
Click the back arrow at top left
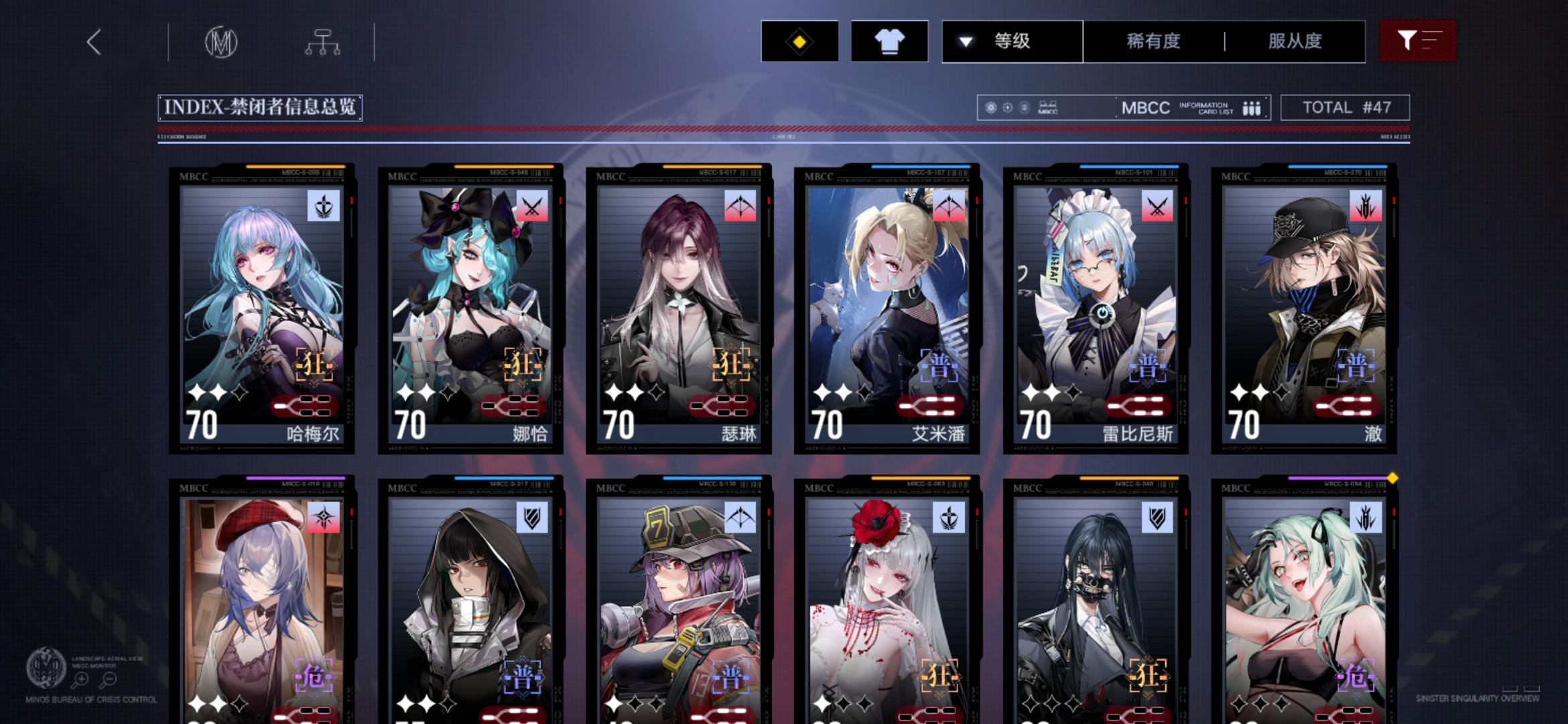[94, 42]
